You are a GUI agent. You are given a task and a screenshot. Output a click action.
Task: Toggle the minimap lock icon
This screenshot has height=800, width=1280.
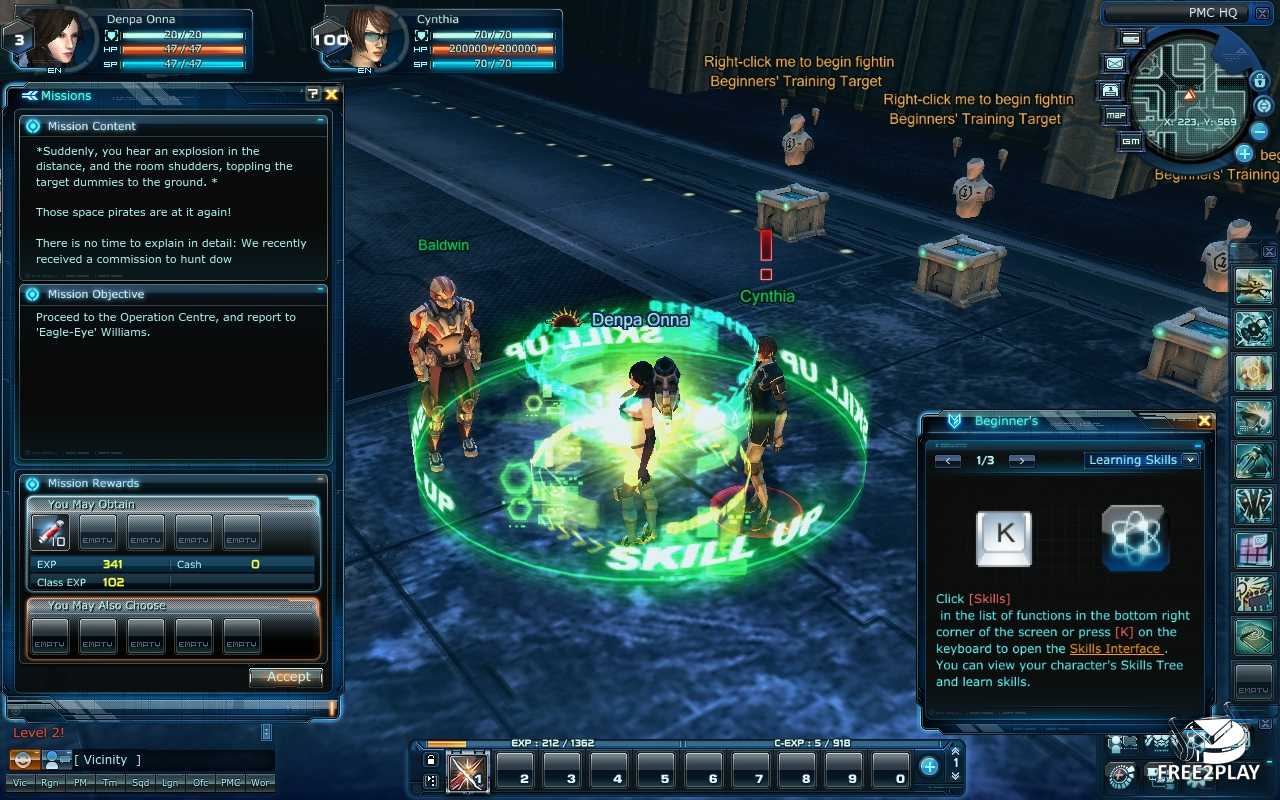(x=1259, y=80)
